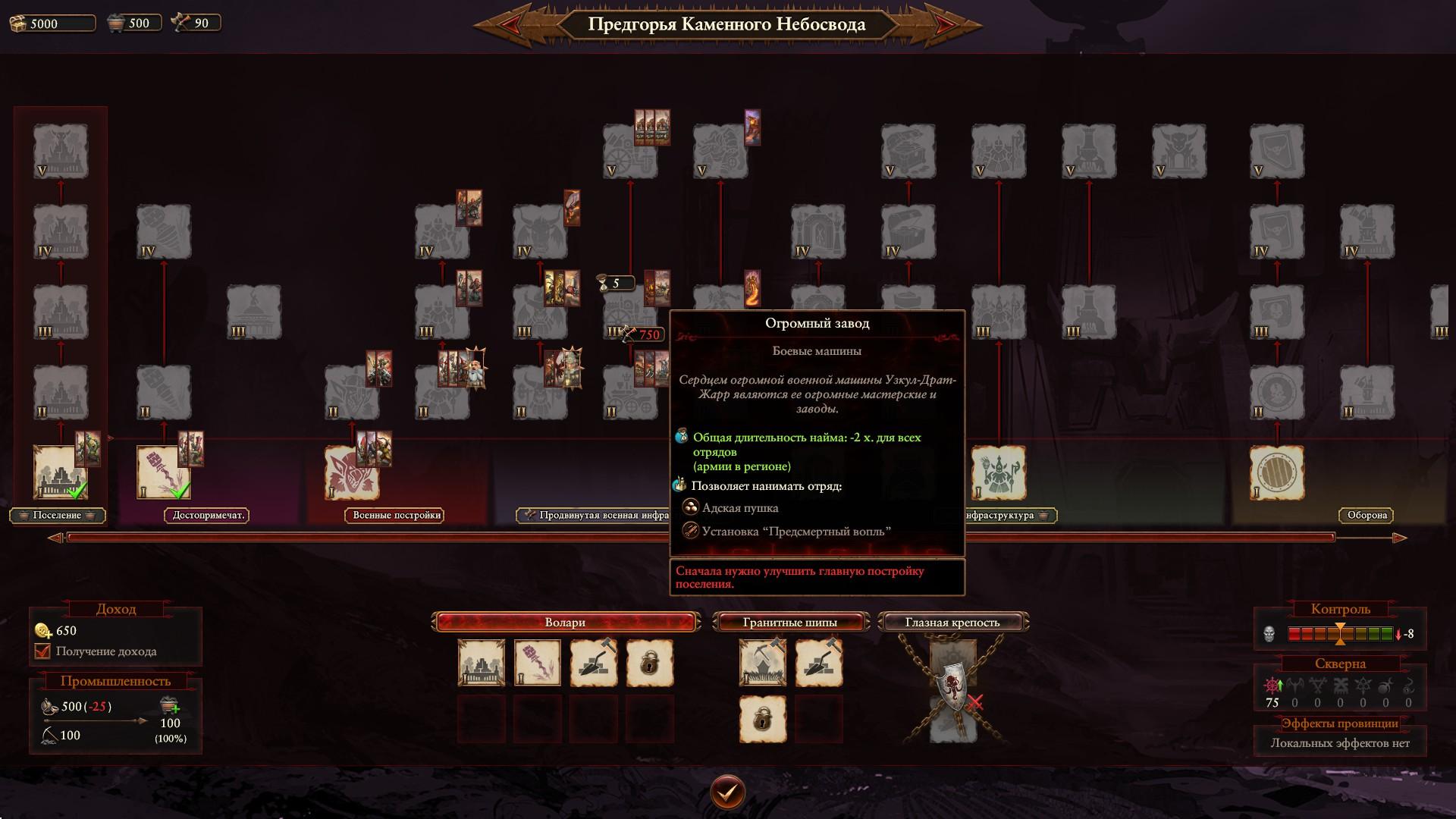Select the round wooden shield defence building
Screen dimensions: 1456x819
pyautogui.click(x=1276, y=472)
